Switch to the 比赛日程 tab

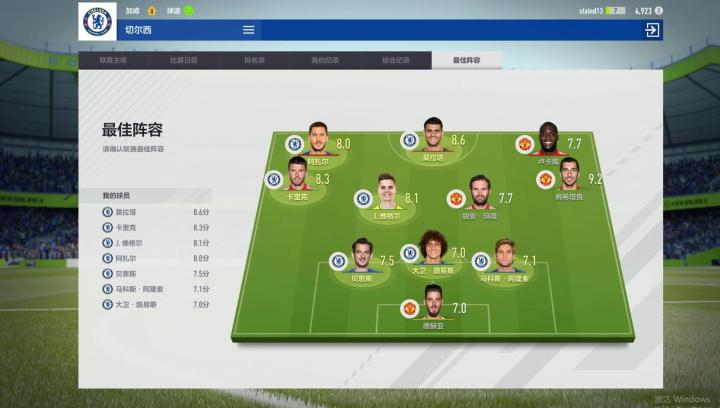[184, 60]
